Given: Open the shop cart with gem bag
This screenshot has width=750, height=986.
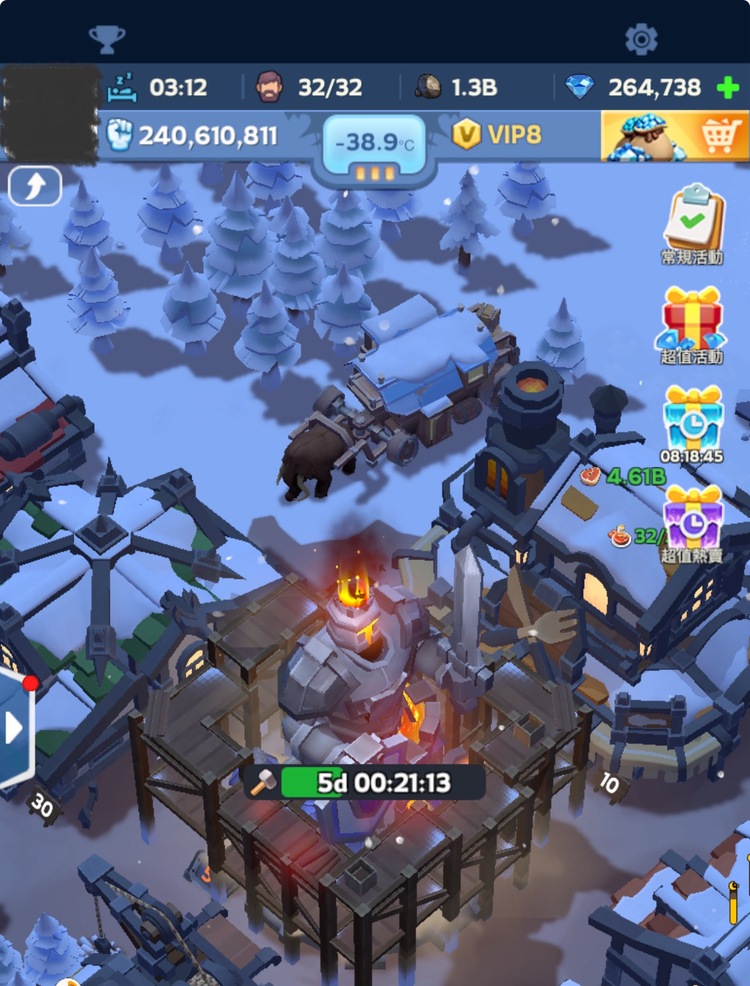Looking at the screenshot, I should click(x=675, y=135).
